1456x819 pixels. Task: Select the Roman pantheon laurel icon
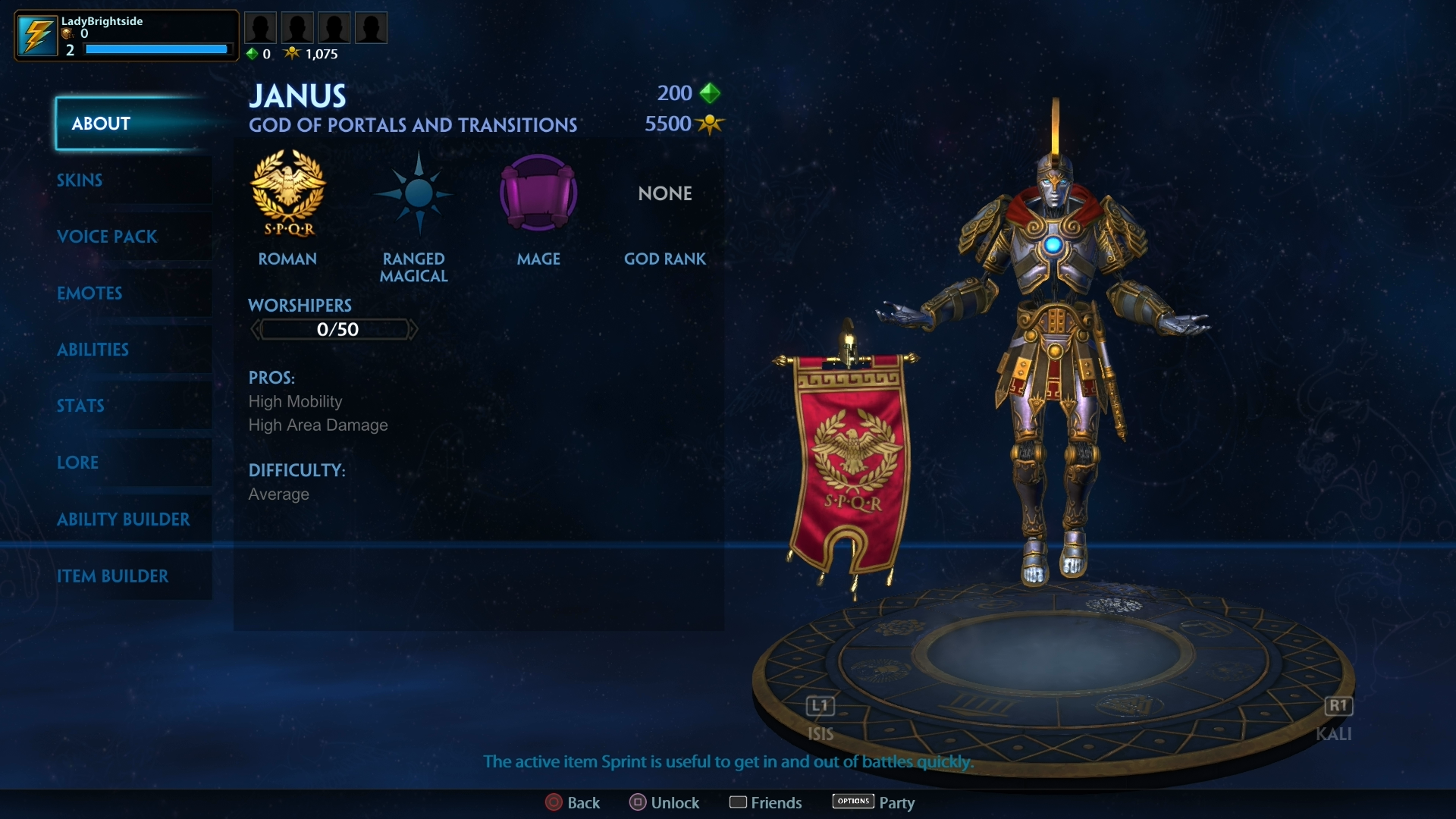pyautogui.click(x=288, y=193)
